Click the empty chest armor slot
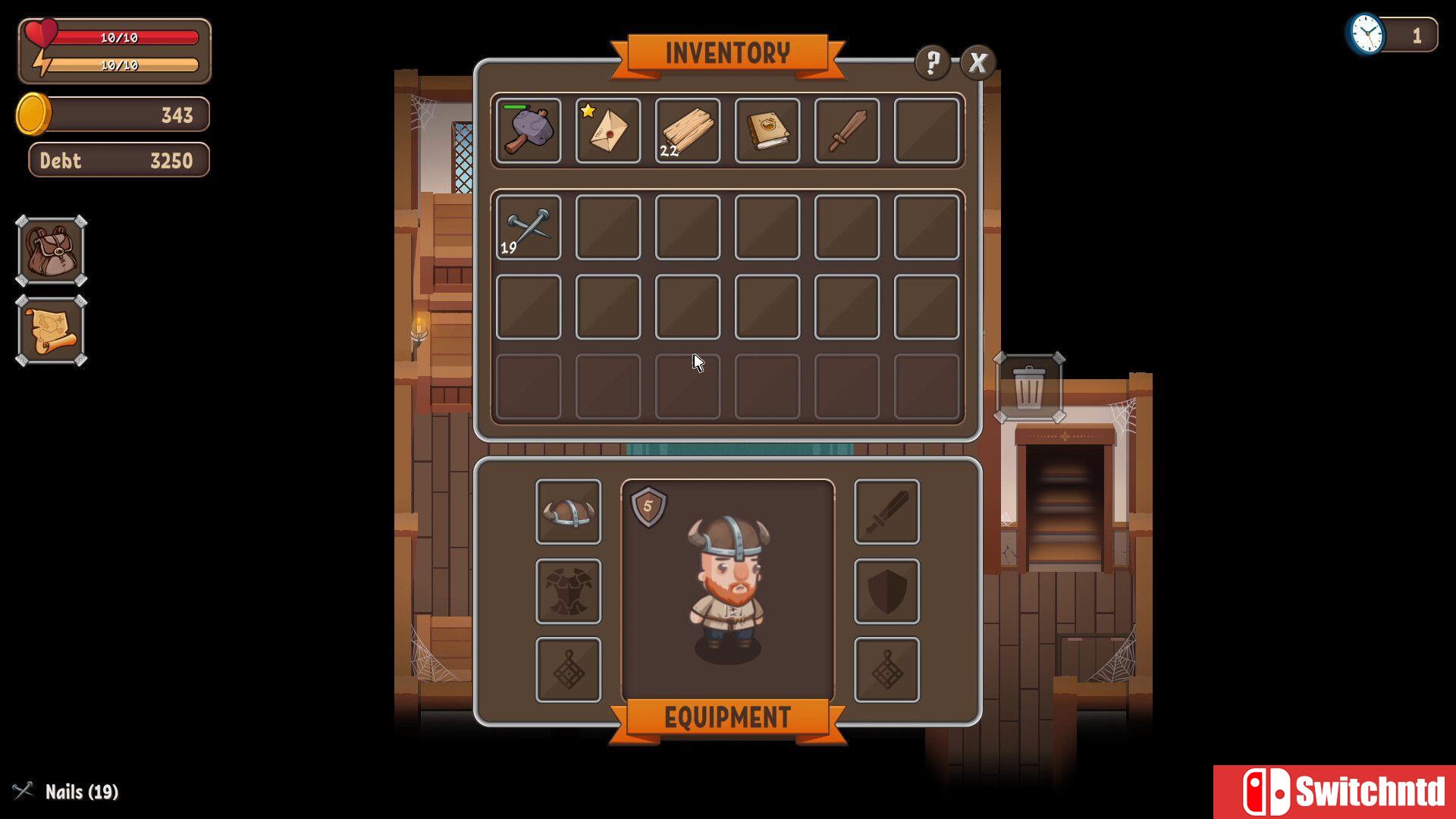The image size is (1456, 819). tap(568, 591)
